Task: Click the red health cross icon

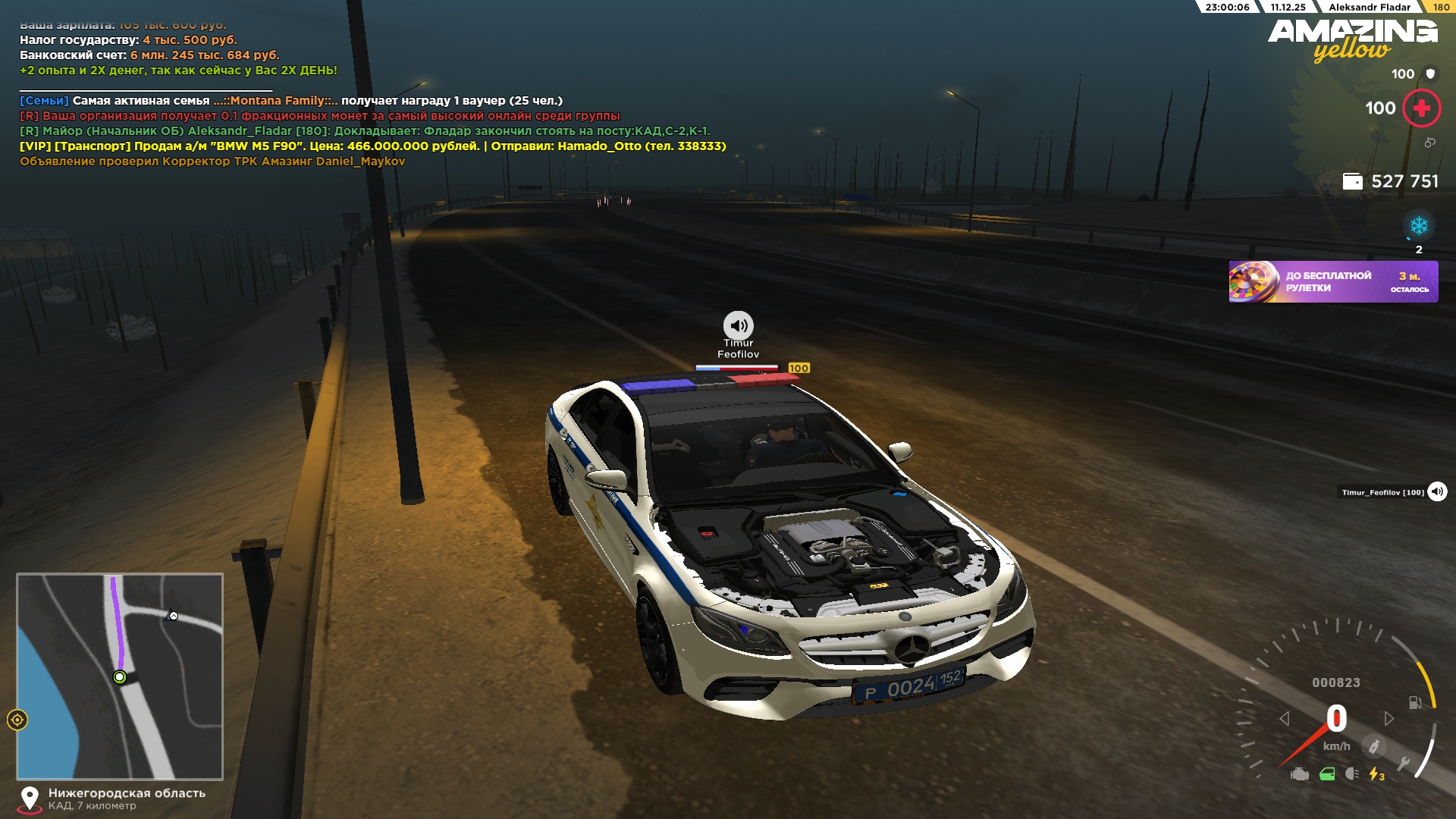Action: click(x=1421, y=108)
